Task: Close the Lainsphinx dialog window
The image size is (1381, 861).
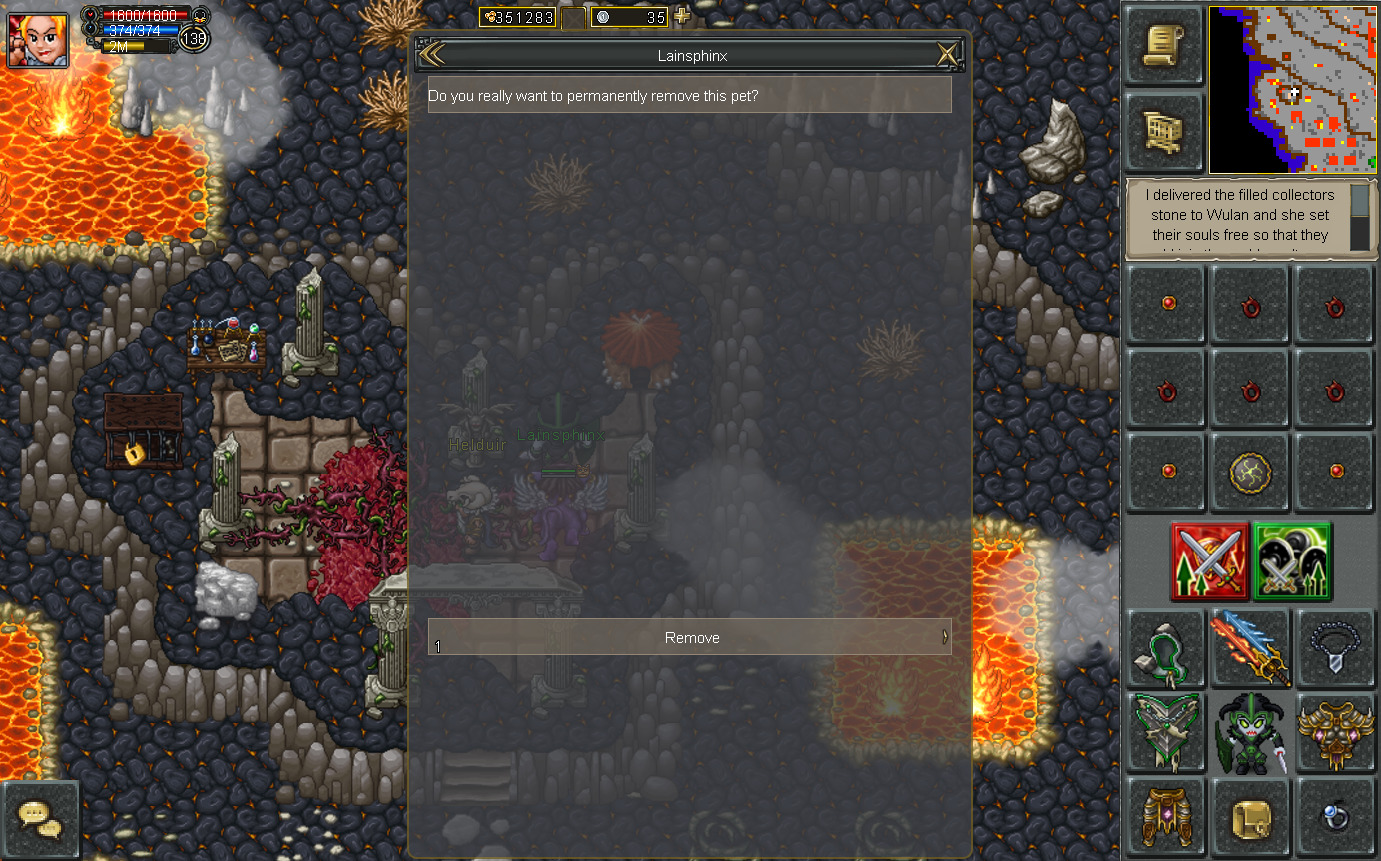Action: 946,55
